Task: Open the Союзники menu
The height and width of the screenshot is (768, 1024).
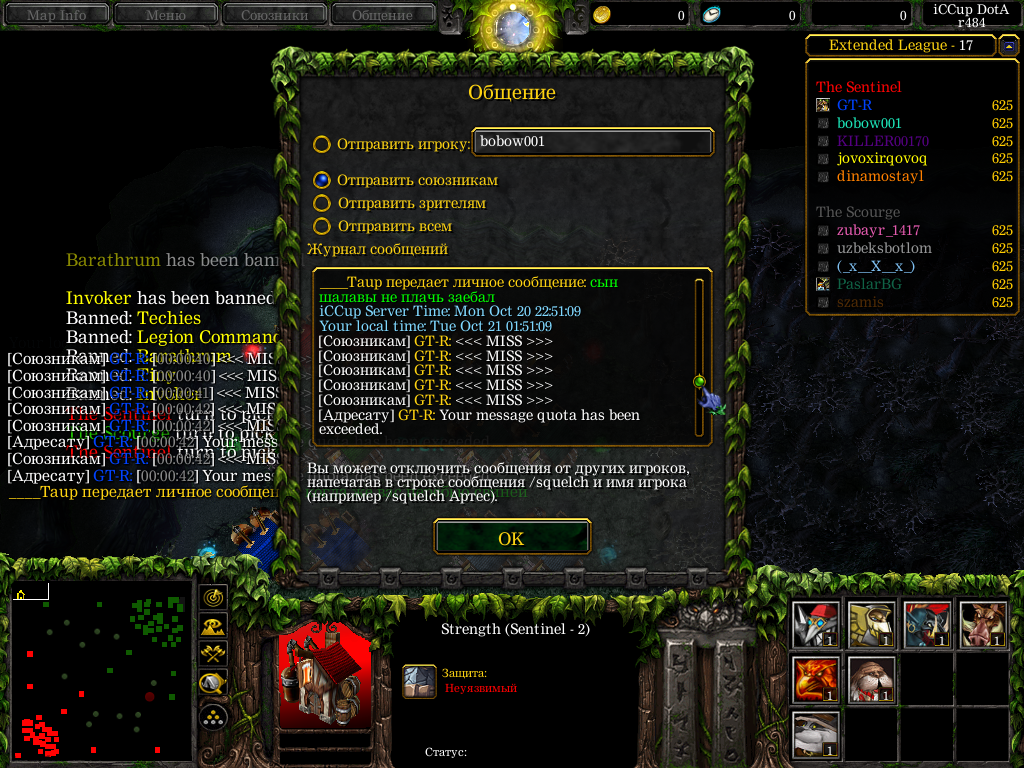Action: [273, 15]
